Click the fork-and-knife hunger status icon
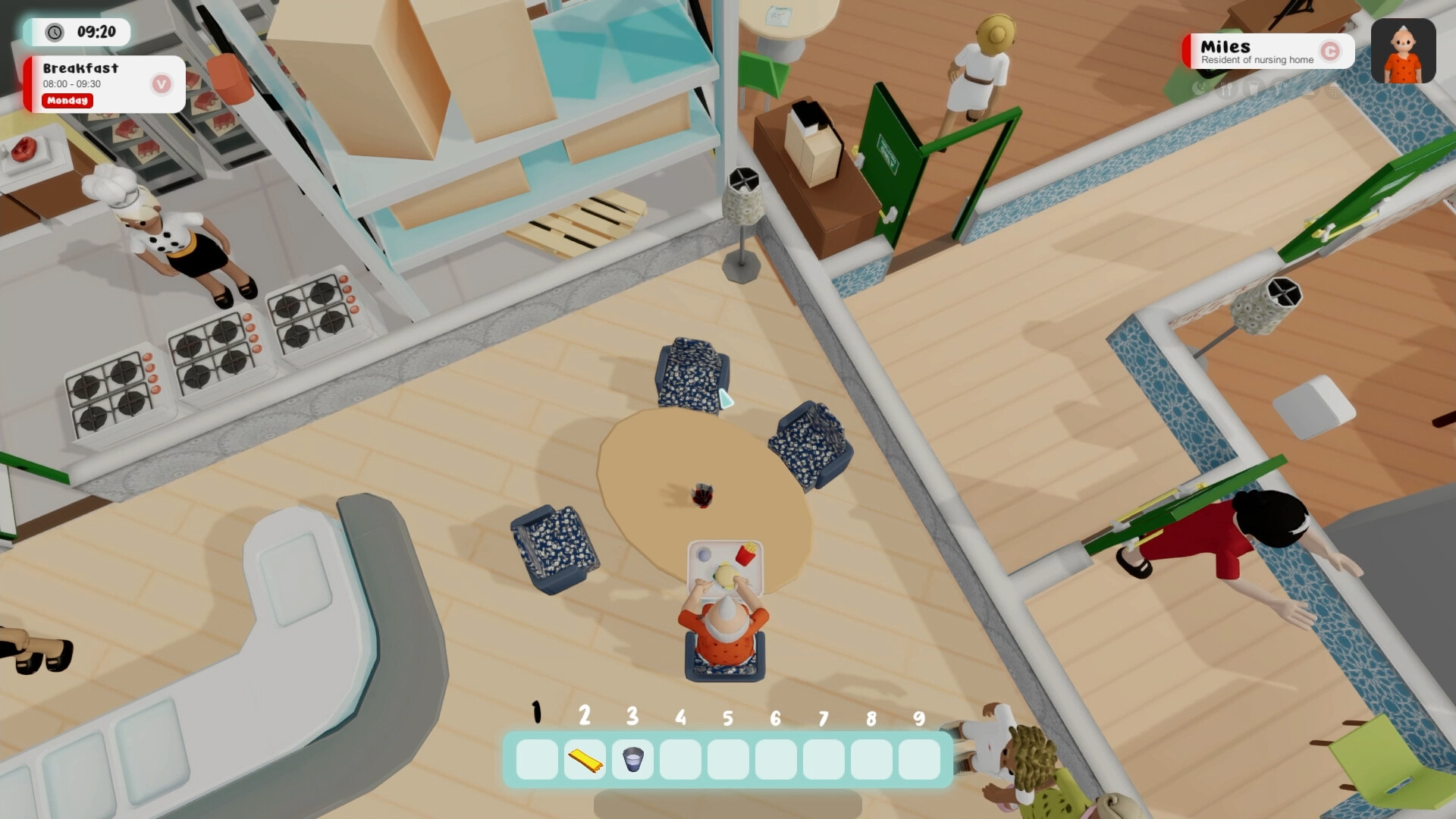The width and height of the screenshot is (1456, 819). coord(1226,87)
